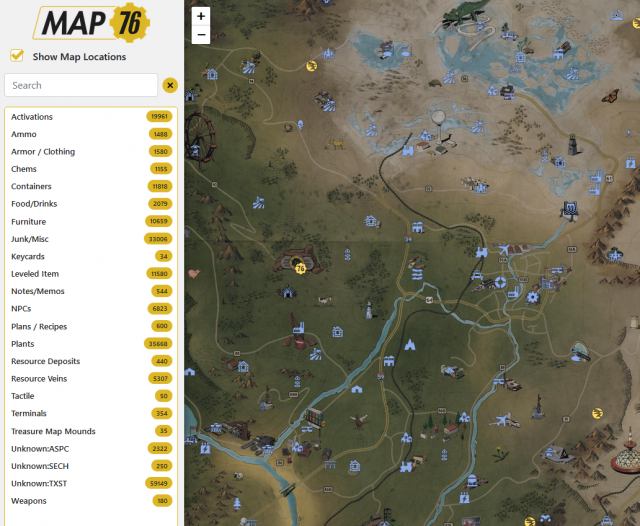The width and height of the screenshot is (640, 526).
Task: Clear the search with the X button
Action: pyautogui.click(x=170, y=85)
